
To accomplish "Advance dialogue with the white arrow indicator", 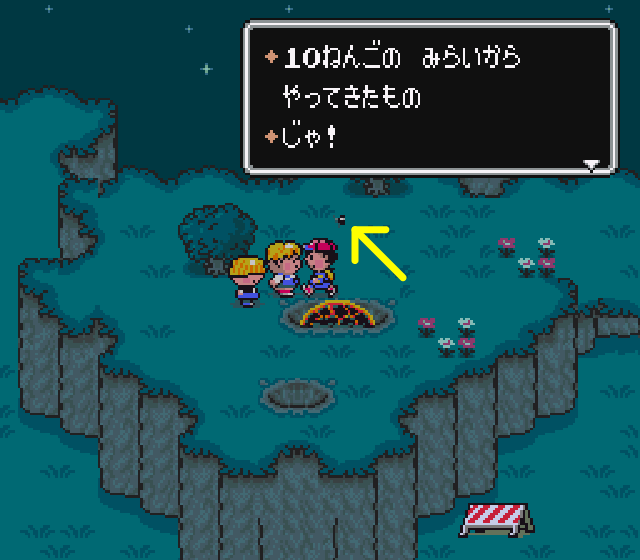I will 592,165.
